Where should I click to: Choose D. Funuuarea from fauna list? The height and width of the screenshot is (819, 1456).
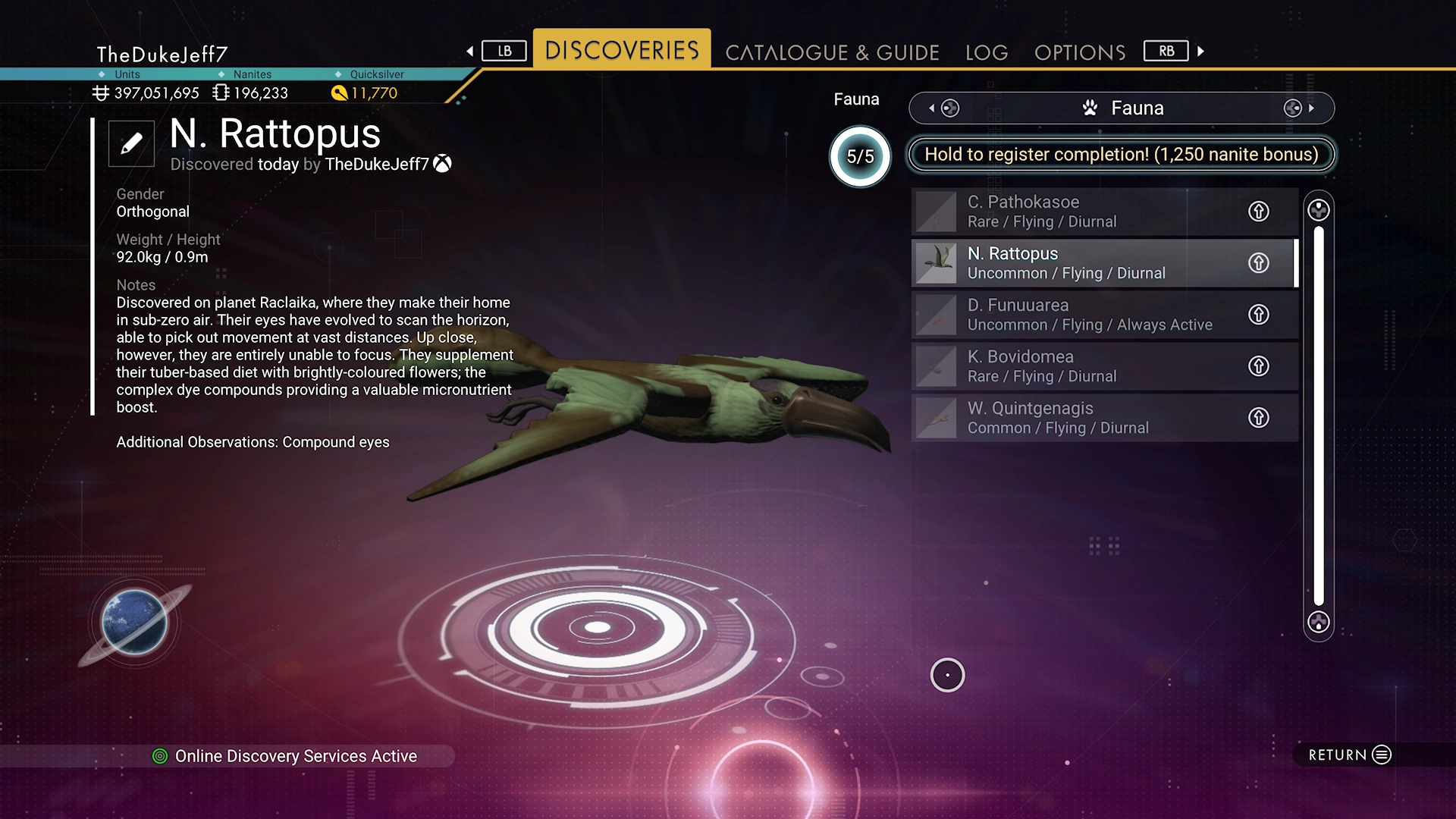pyautogui.click(x=1077, y=315)
